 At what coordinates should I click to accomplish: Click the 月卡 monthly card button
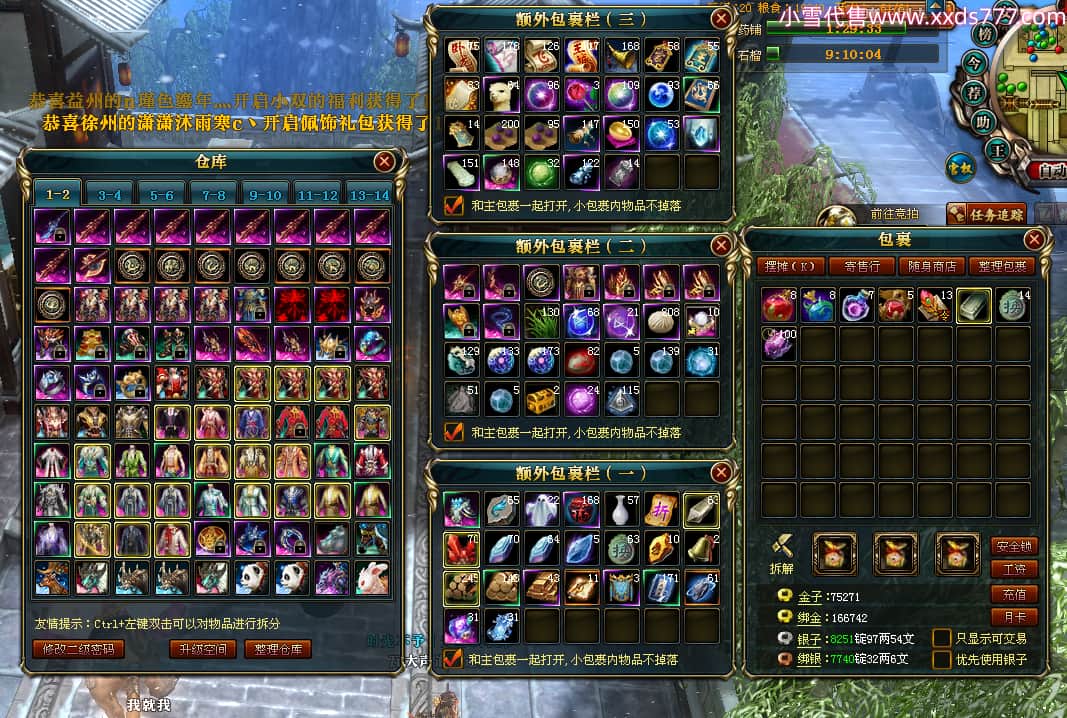pyautogui.click(x=1013, y=616)
